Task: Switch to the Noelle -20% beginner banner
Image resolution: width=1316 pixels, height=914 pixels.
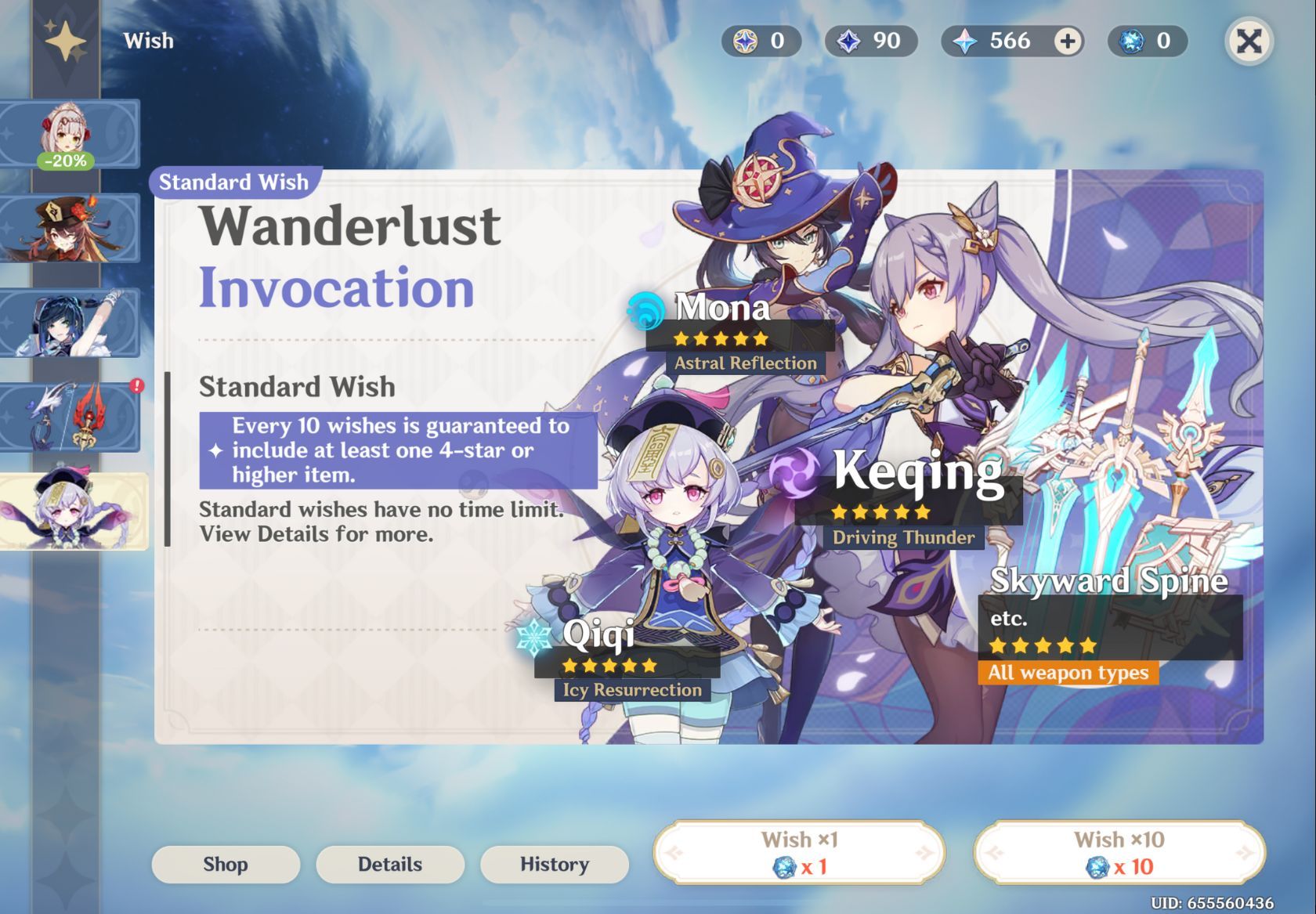Action: point(69,134)
